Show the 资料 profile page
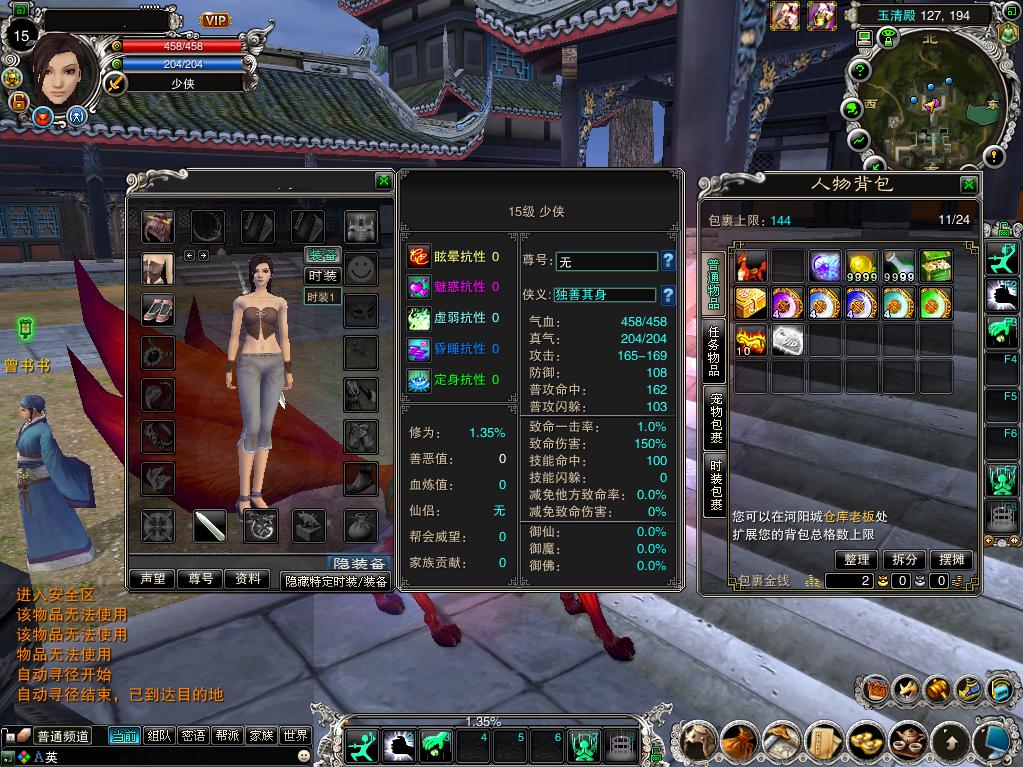This screenshot has height=767, width=1023. tap(247, 579)
